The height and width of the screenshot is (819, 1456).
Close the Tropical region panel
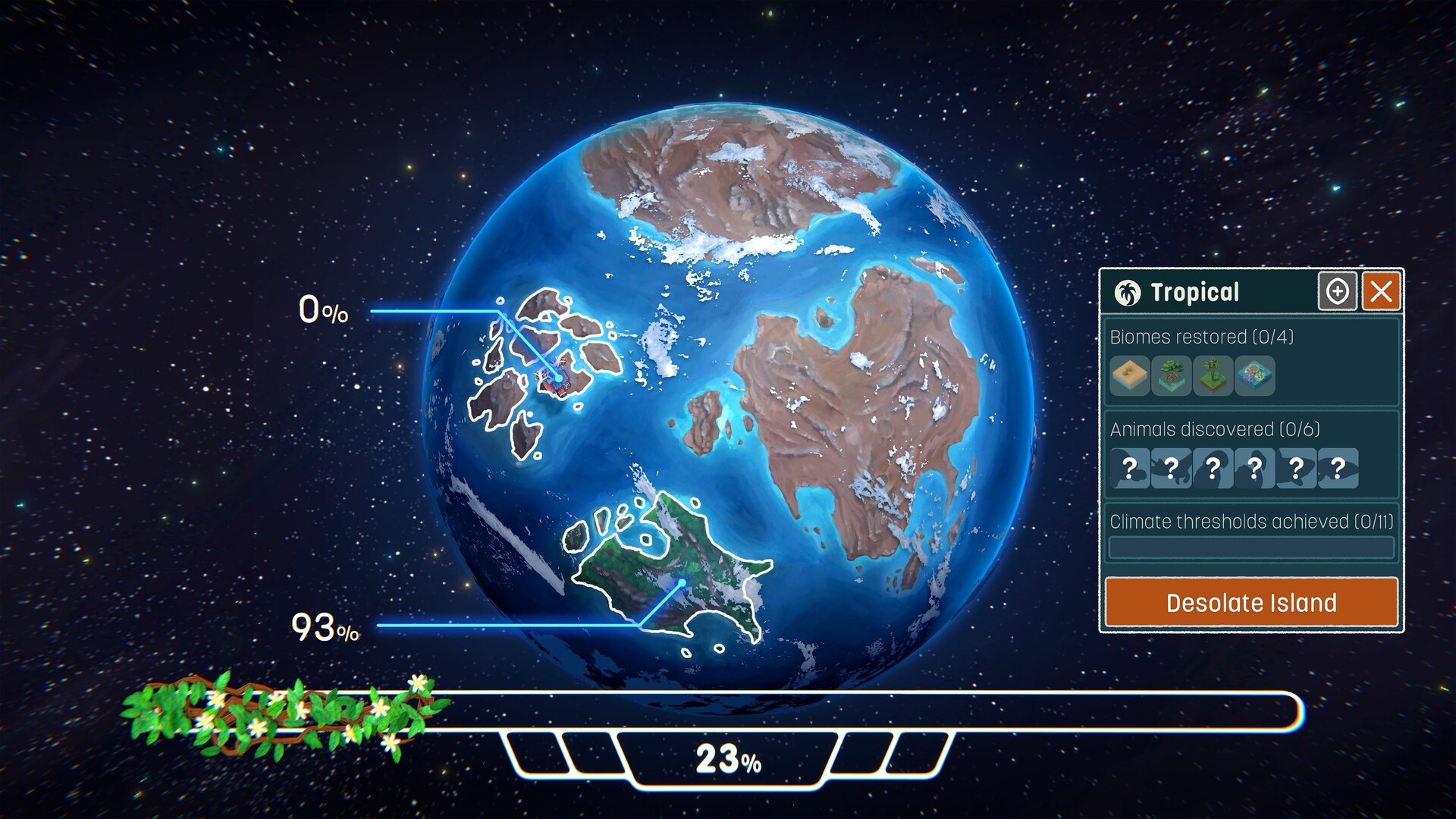pos(1381,291)
